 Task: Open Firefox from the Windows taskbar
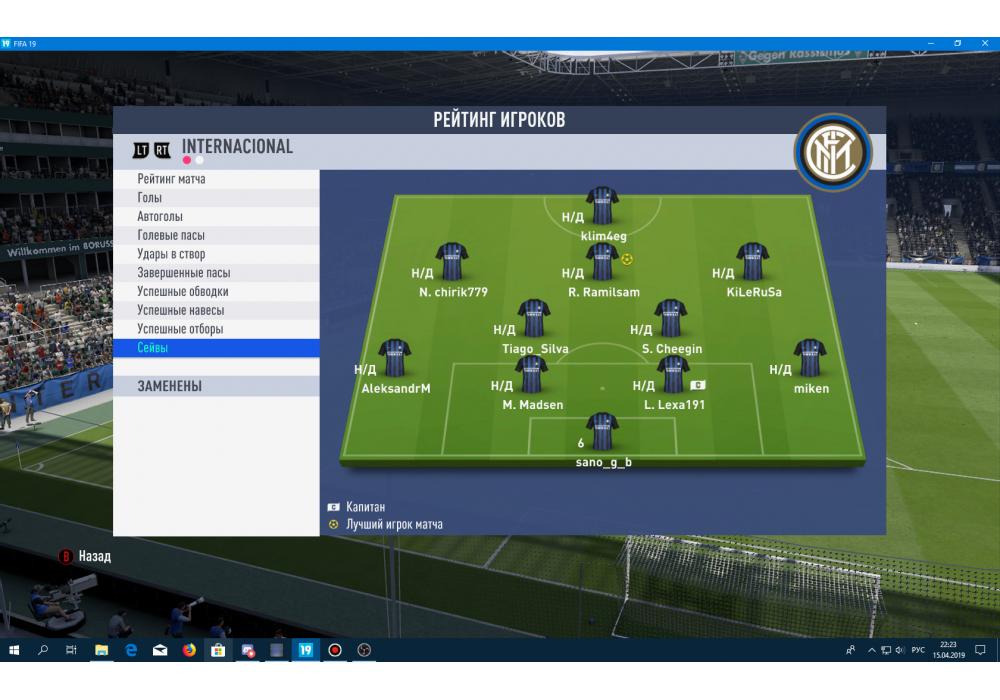(189, 650)
